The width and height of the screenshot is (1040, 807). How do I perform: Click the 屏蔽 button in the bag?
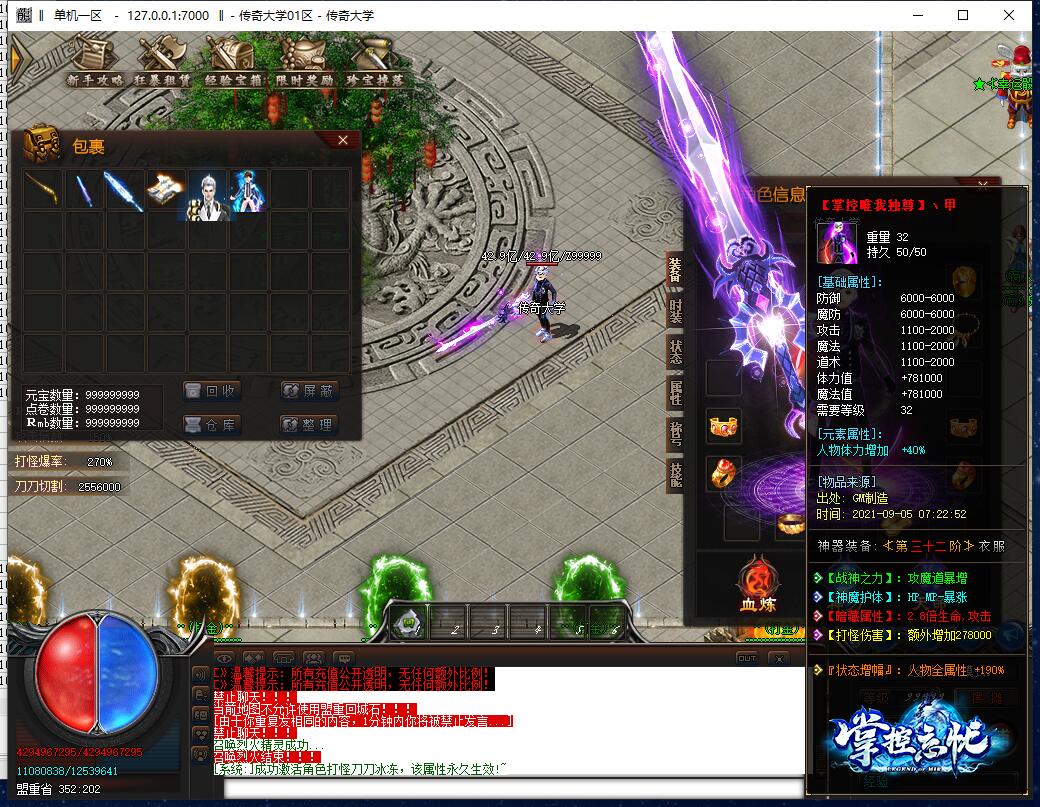pos(309,391)
